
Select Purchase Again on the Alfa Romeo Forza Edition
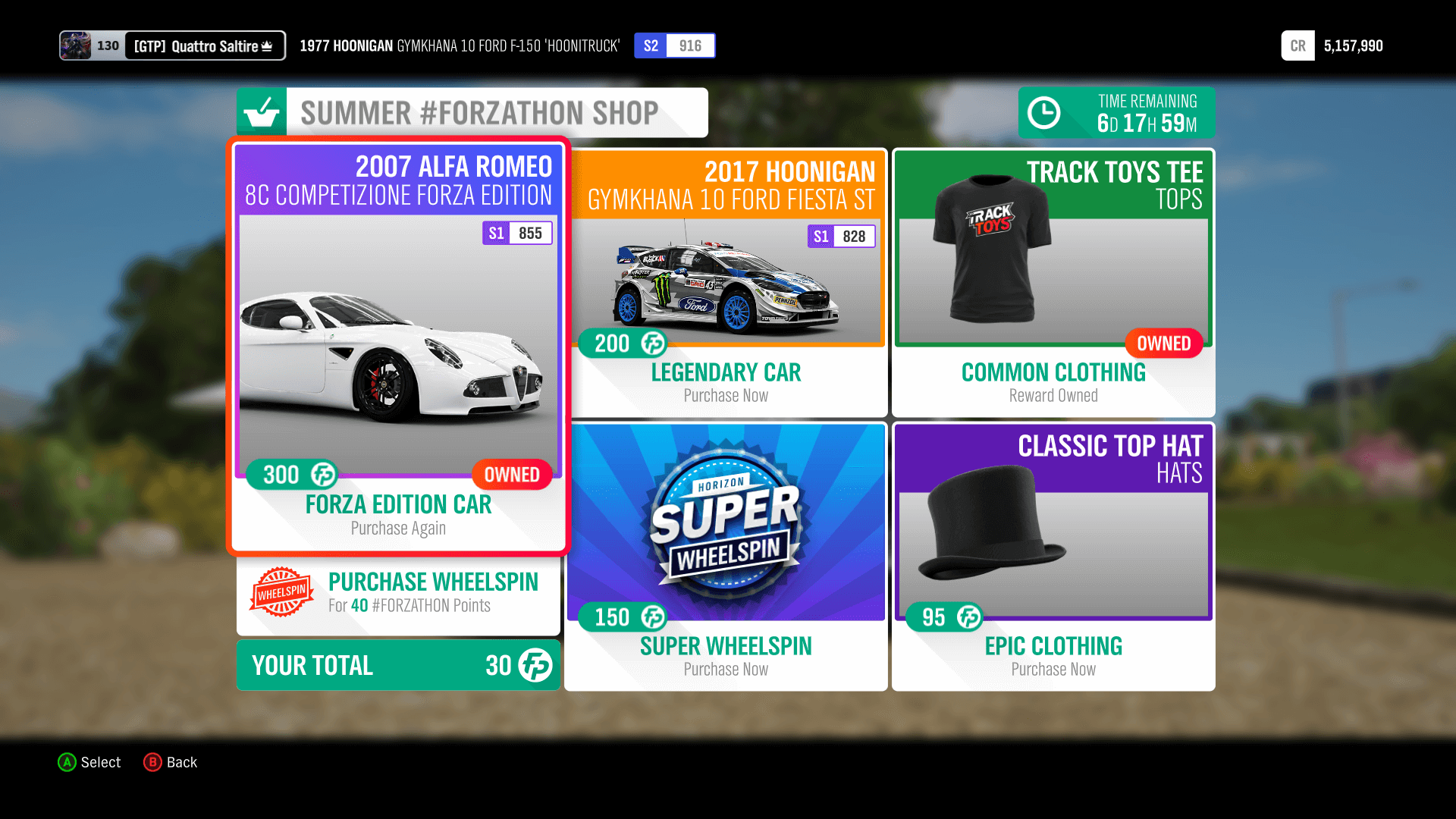point(397,528)
